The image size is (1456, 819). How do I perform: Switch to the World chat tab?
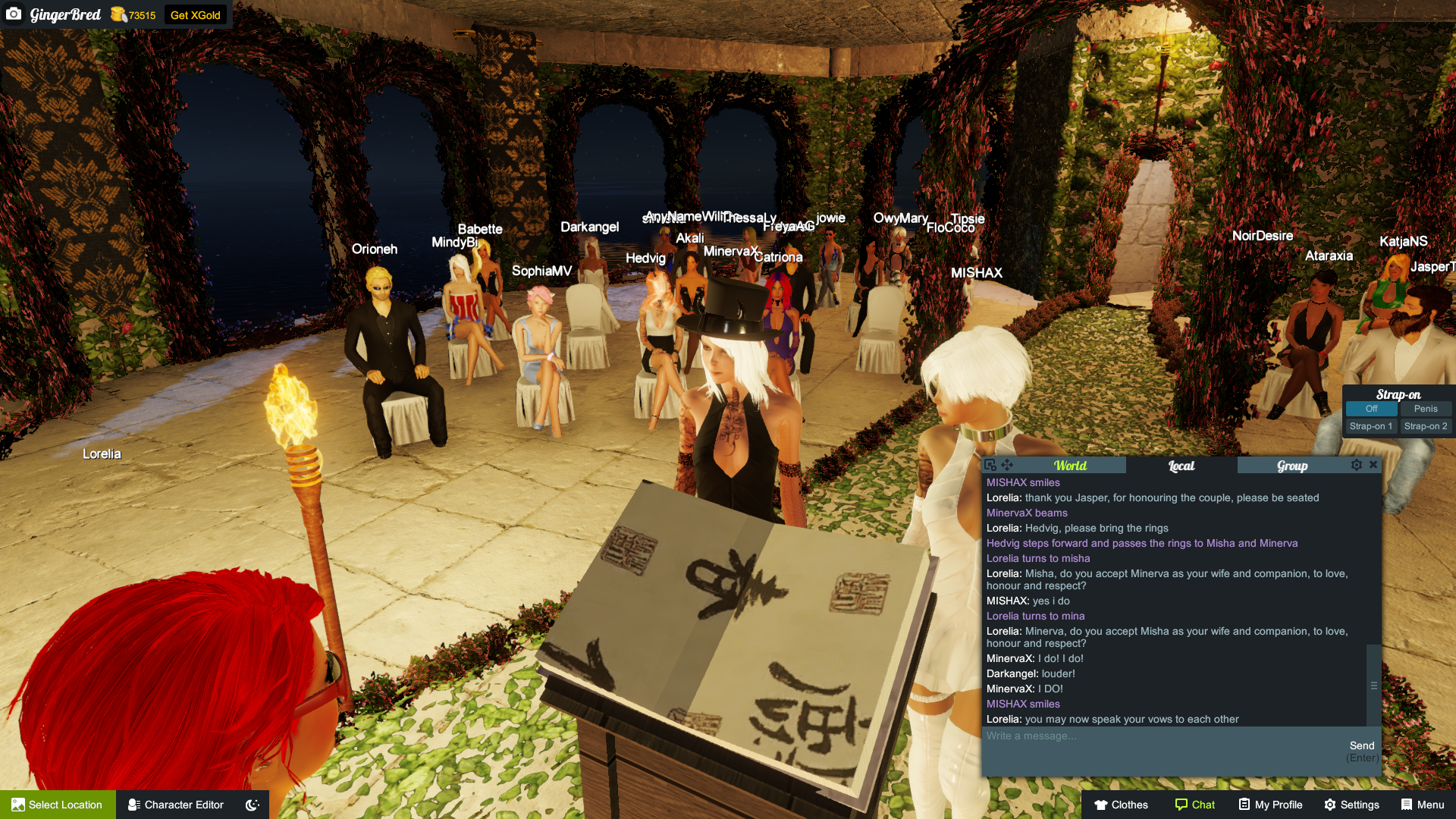(x=1069, y=465)
